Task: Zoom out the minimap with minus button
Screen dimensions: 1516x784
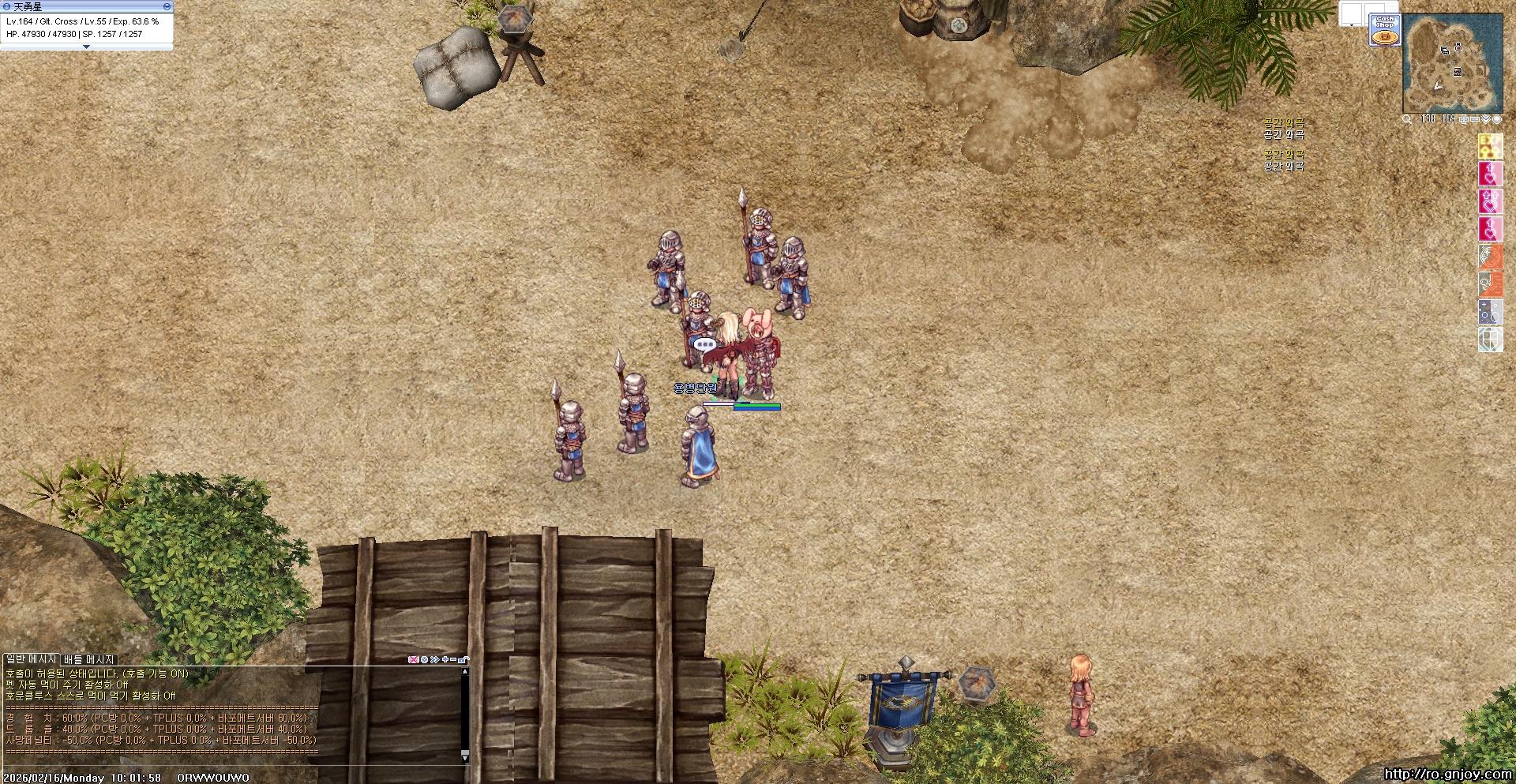Action: click(1474, 119)
